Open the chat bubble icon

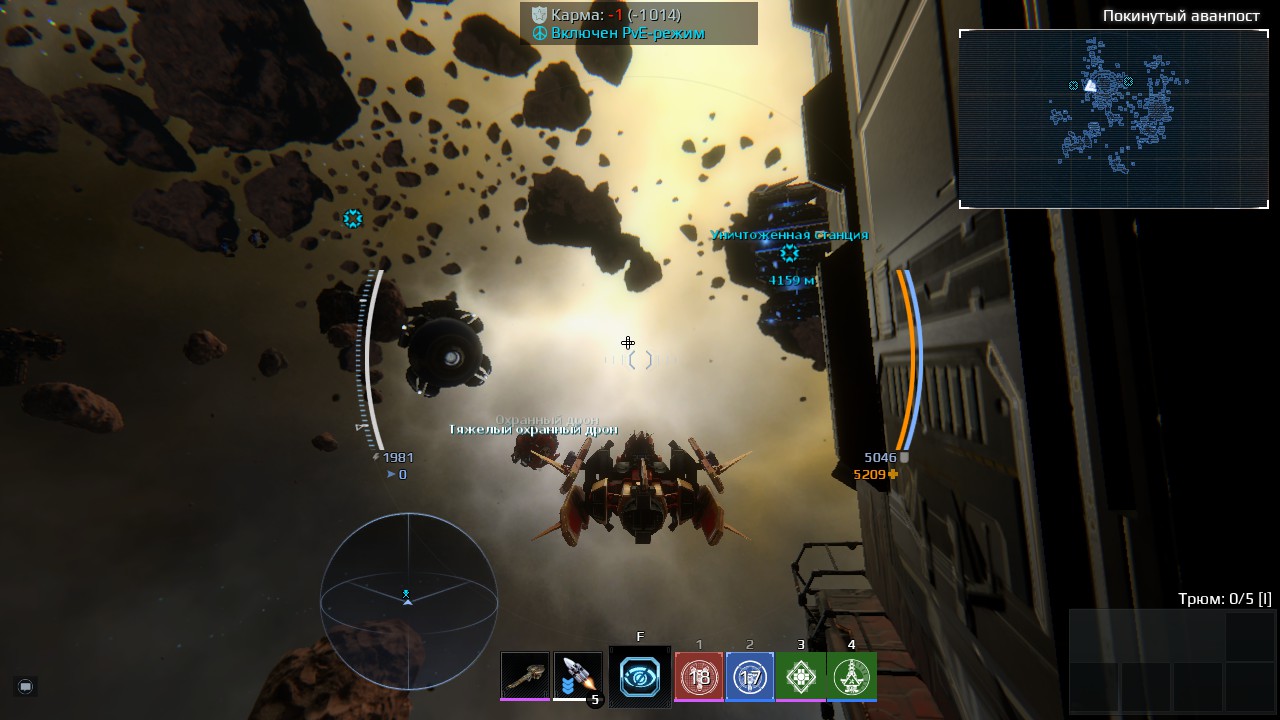click(26, 686)
